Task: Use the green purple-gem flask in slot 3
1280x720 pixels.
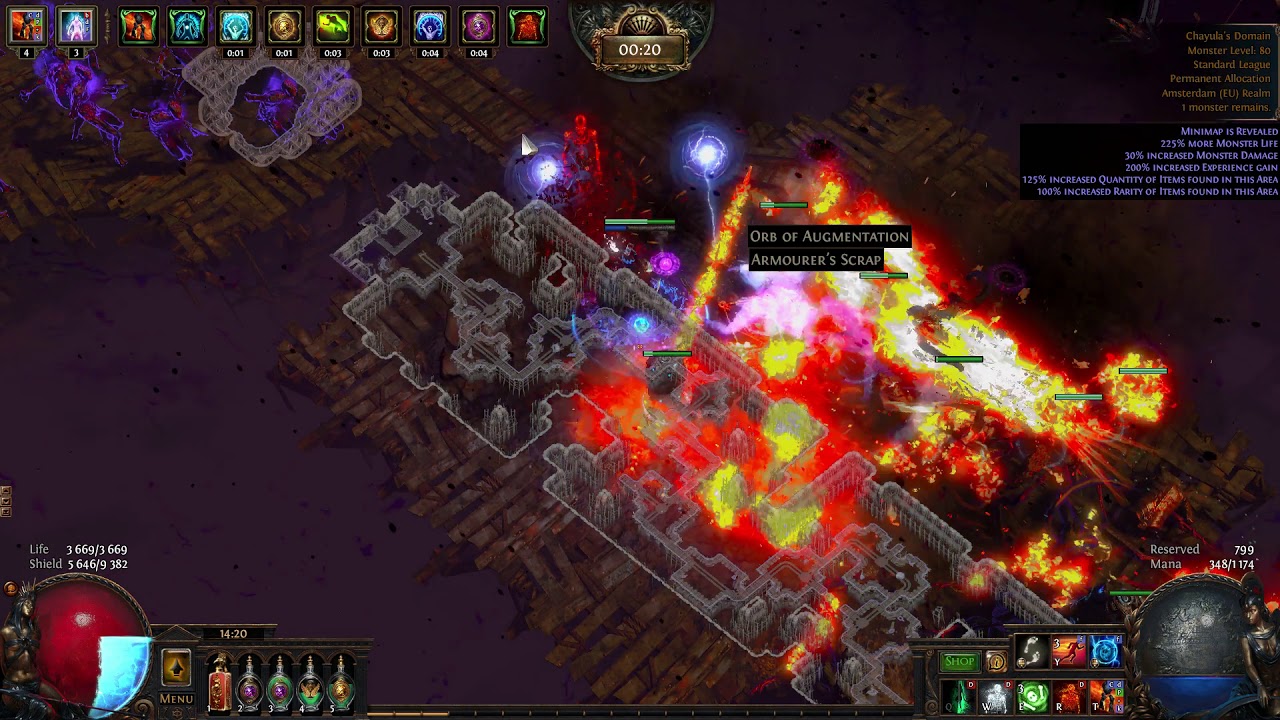Action: [280, 684]
